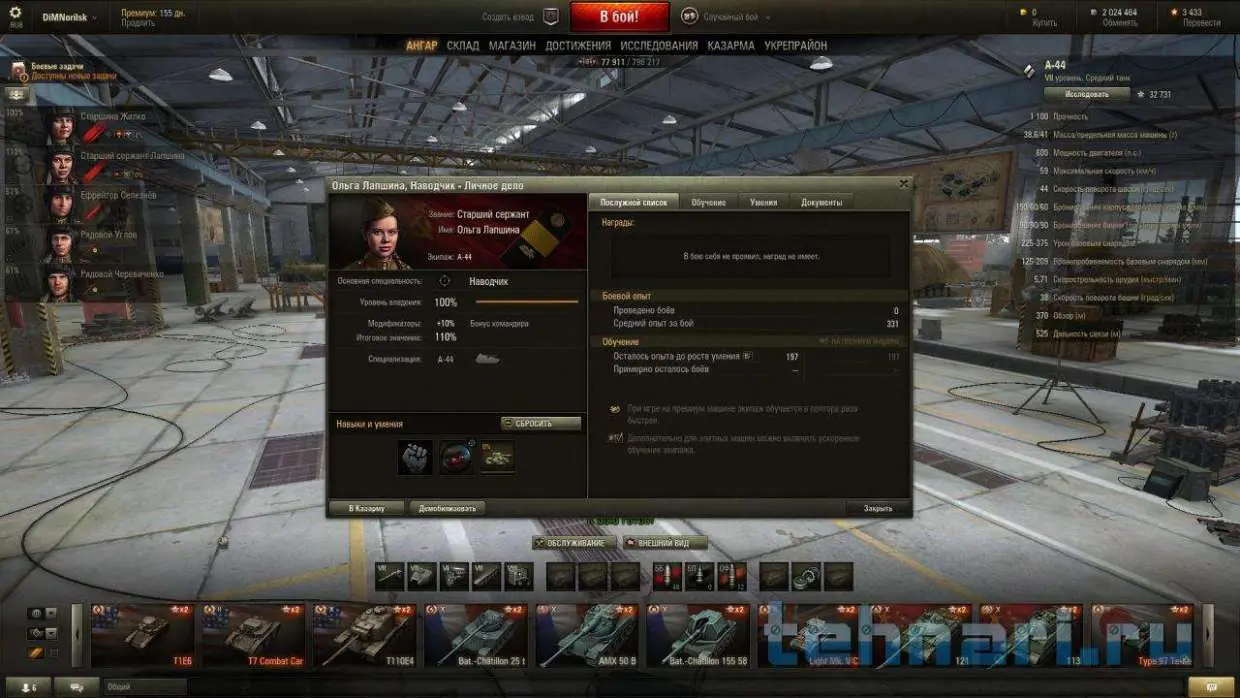This screenshot has width=1240, height=698.
Task: Go to the Достижения section
Action: 578,46
